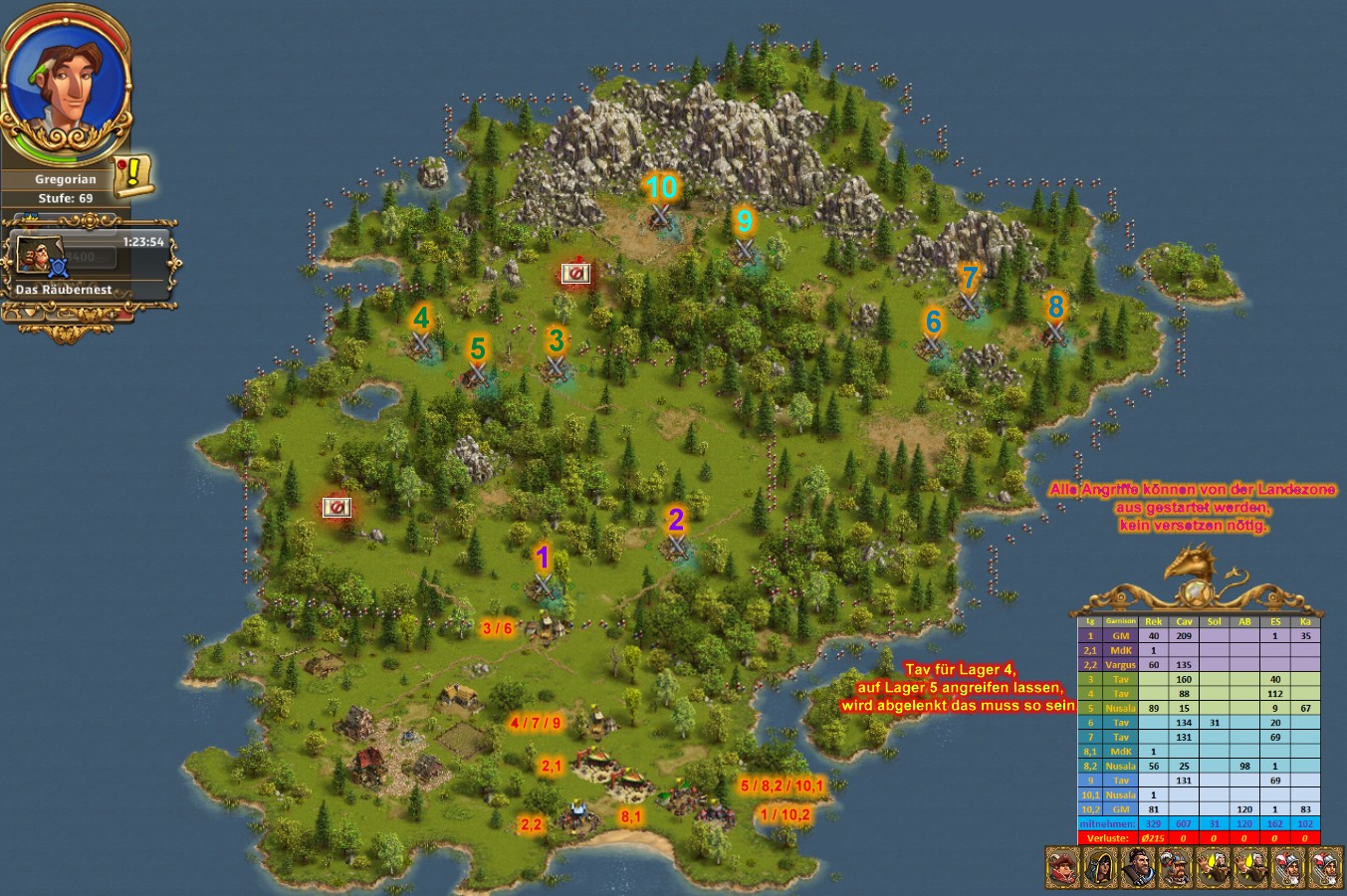Choose camp marker 5 crossed swords
Image resolution: width=1347 pixels, height=896 pixels.
(x=478, y=373)
